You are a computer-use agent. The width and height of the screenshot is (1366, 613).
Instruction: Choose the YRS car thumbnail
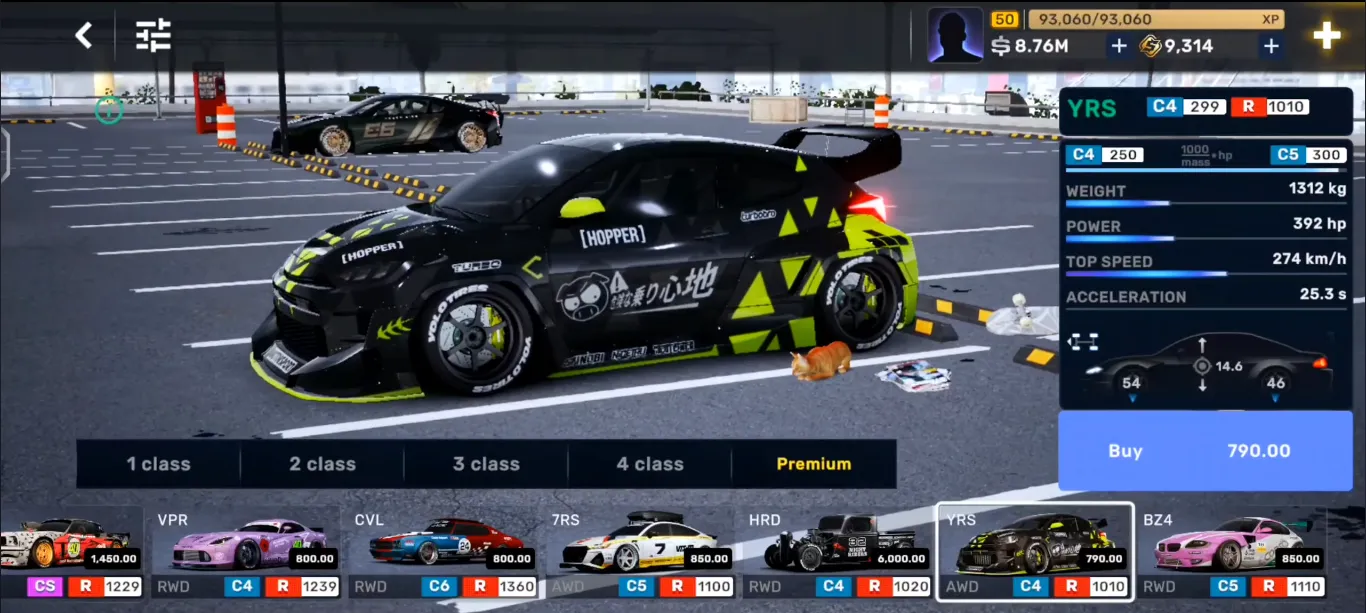[1034, 552]
